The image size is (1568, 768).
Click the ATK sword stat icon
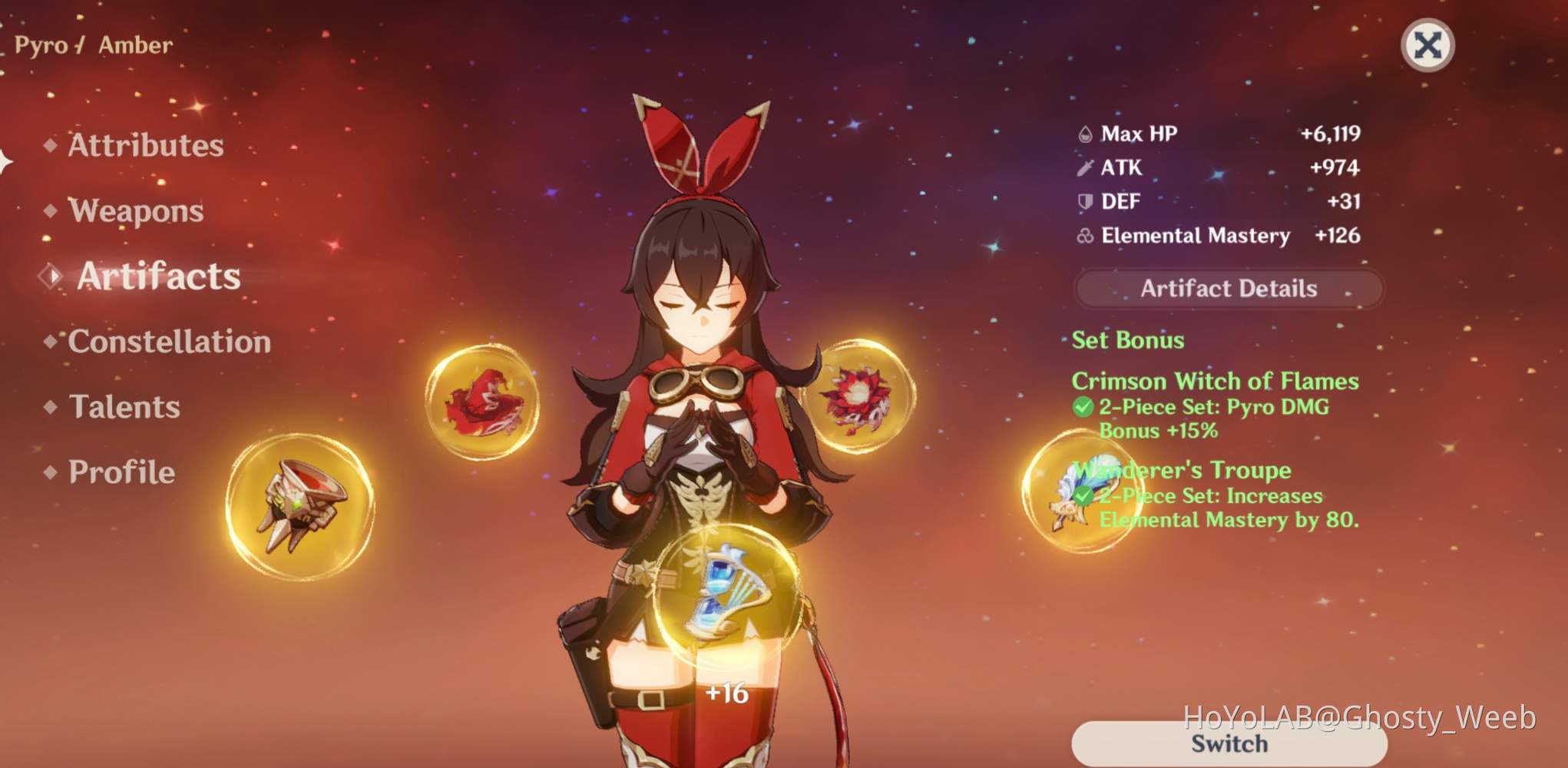click(1086, 167)
